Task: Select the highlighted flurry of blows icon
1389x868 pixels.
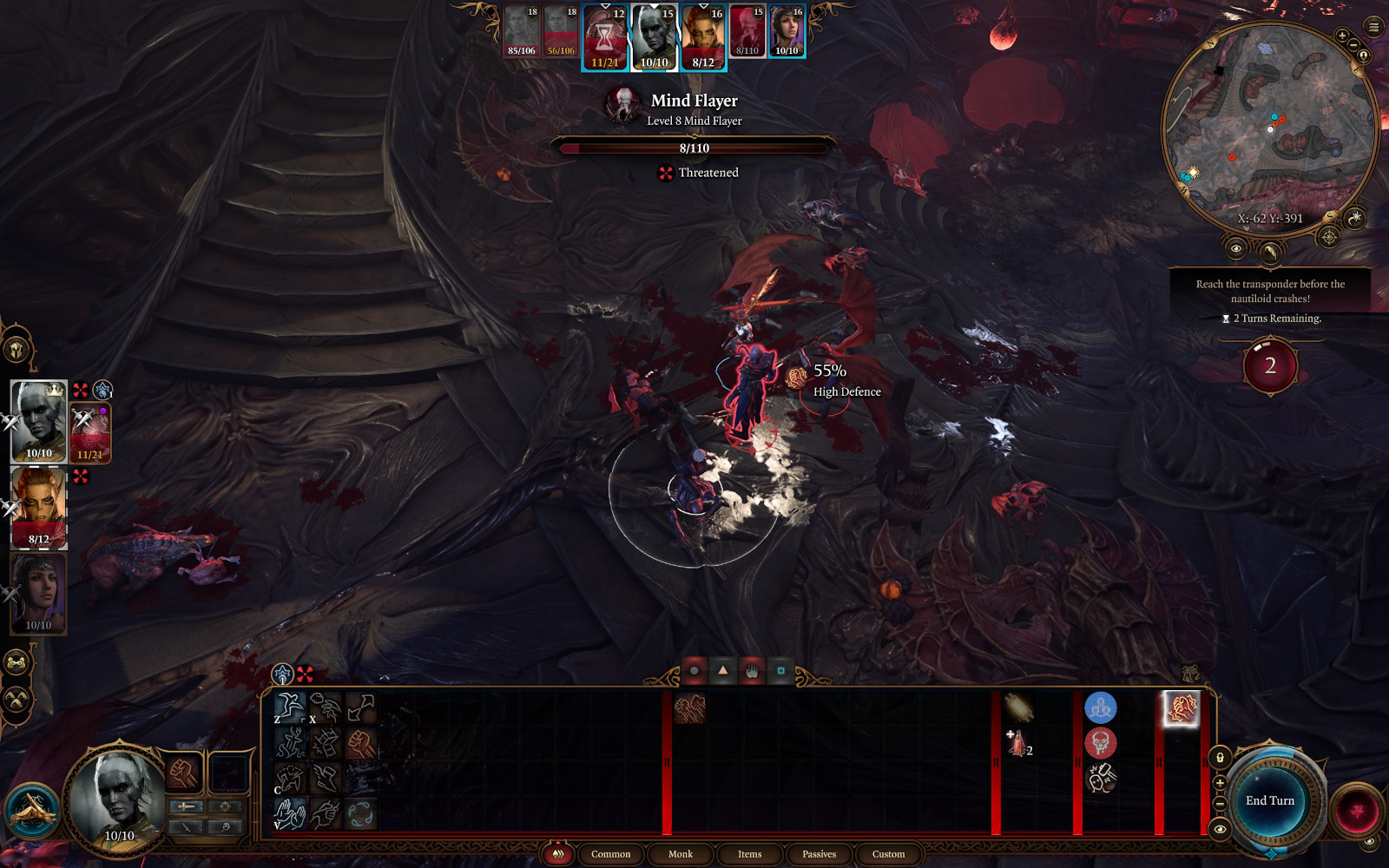Action: click(1181, 708)
